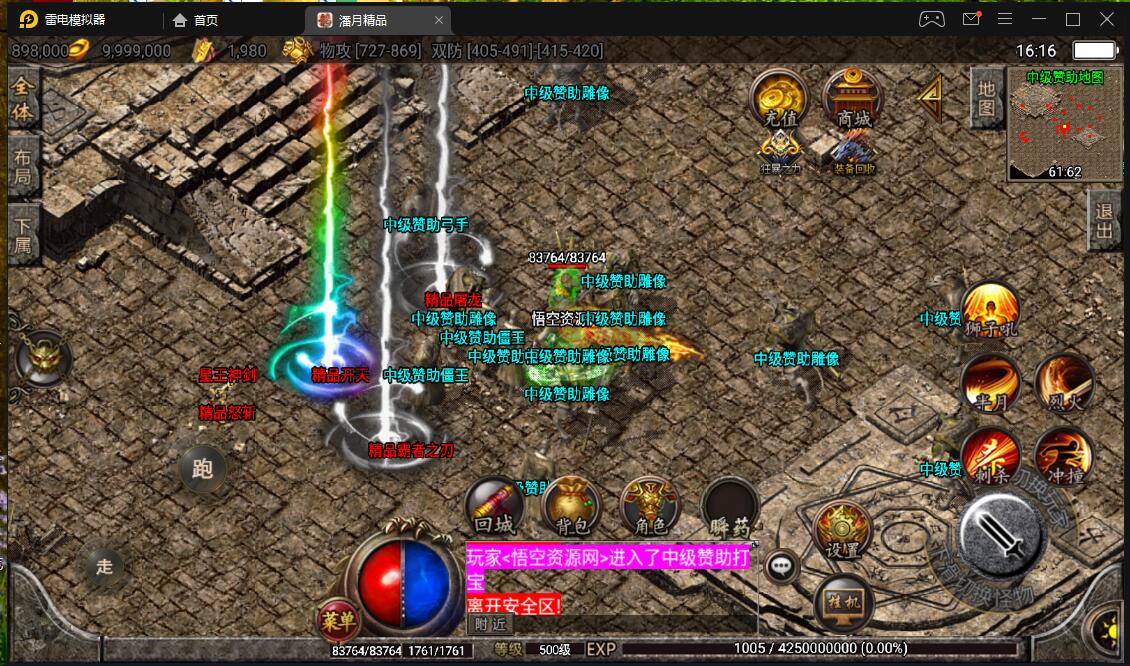1130x666 pixels.
Task: Use the 狮子吼 skill
Action: click(x=990, y=312)
